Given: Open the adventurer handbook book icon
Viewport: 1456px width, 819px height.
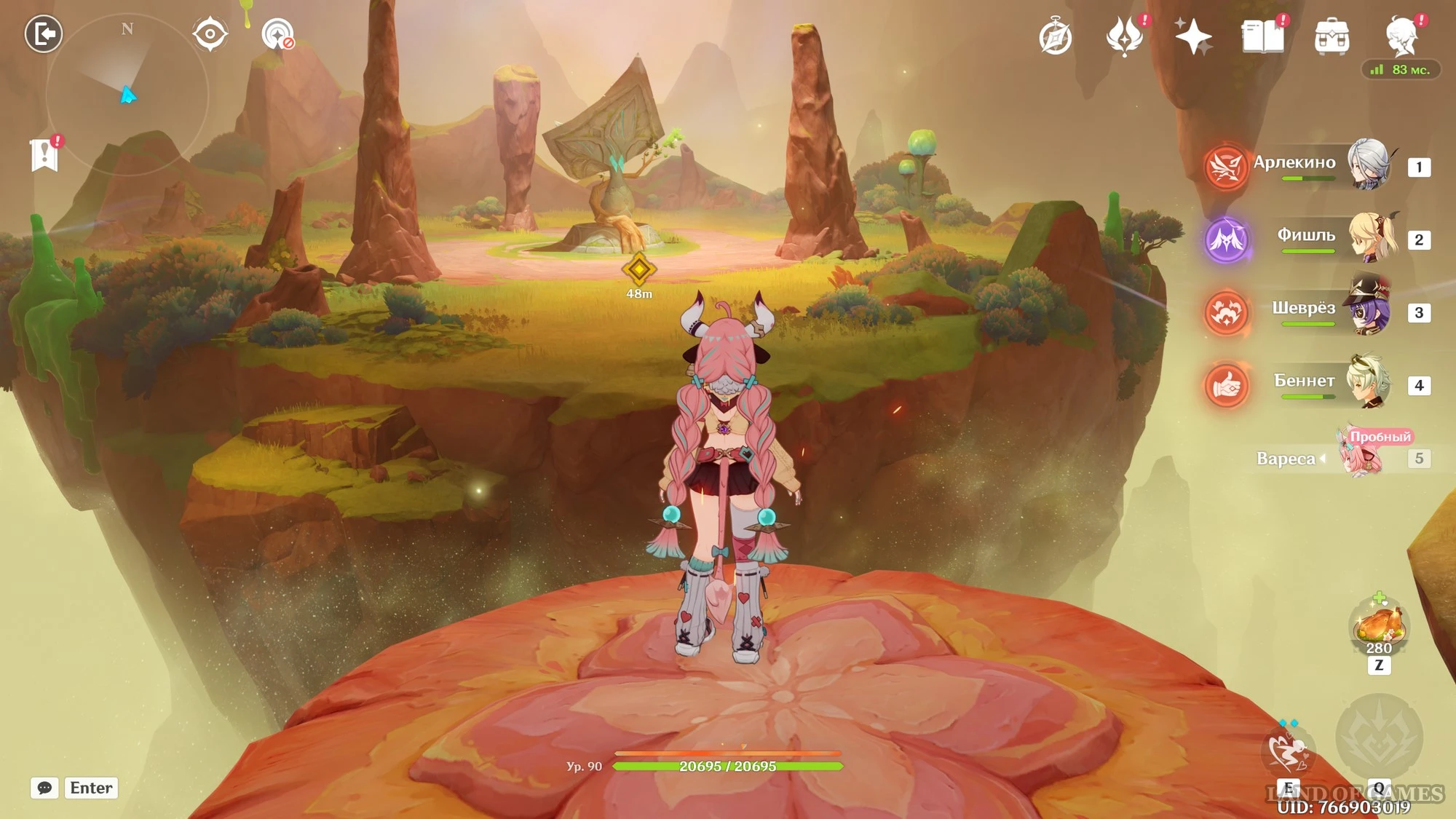Looking at the screenshot, I should pyautogui.click(x=1262, y=36).
